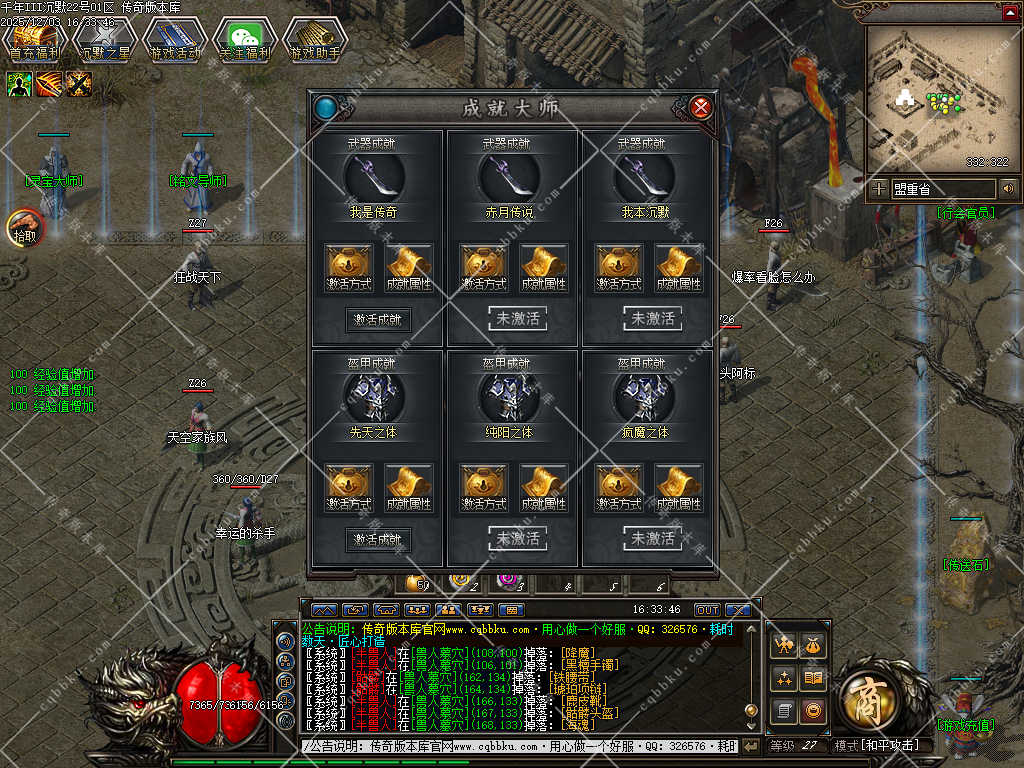Open the 游戏助手 game assistant
Image resolution: width=1024 pixels, height=768 pixels.
point(315,41)
